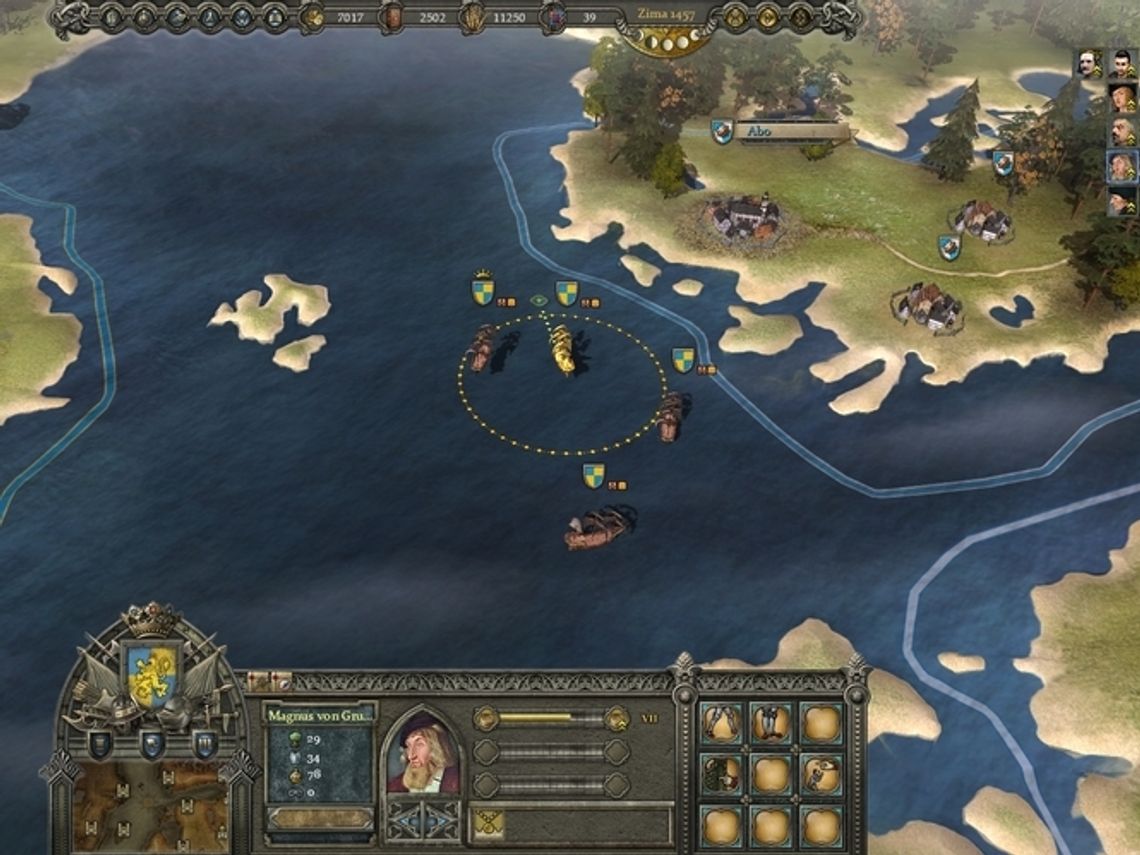Click the Abo province label
The image size is (1140, 855).
[x=790, y=132]
